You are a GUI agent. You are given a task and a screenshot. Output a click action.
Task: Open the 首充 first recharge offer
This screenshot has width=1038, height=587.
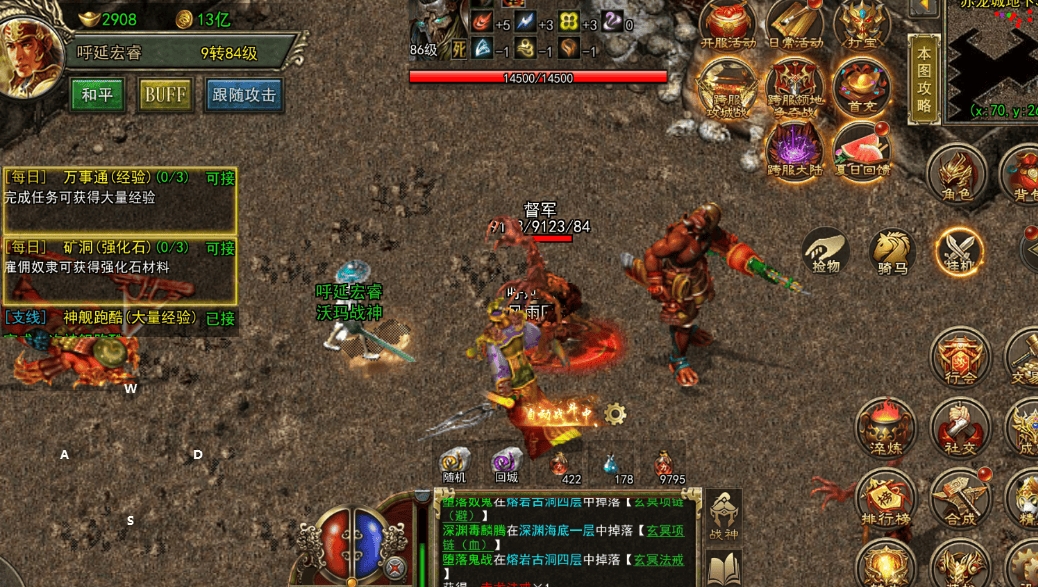(x=861, y=89)
